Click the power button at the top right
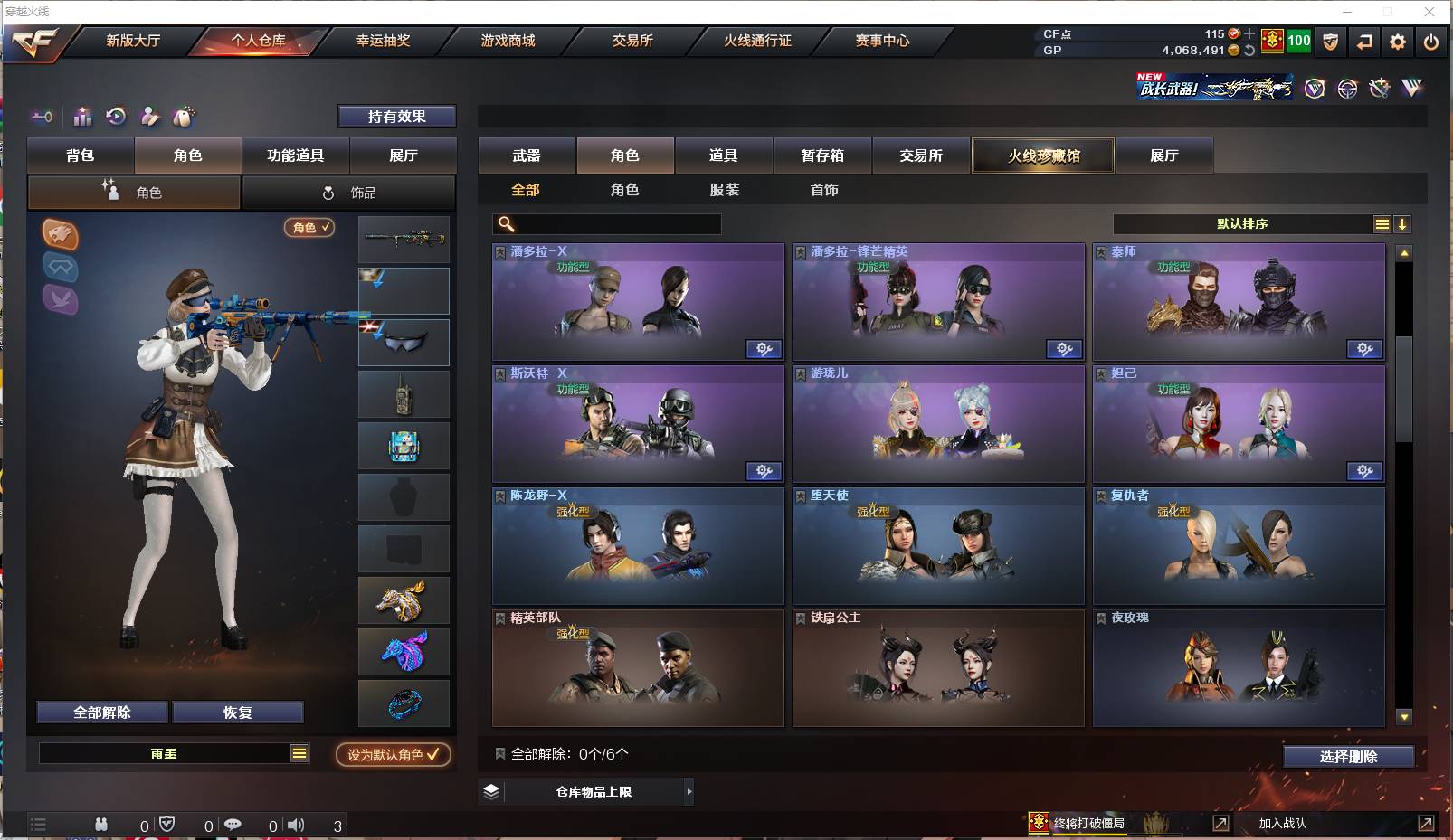 tap(1431, 42)
